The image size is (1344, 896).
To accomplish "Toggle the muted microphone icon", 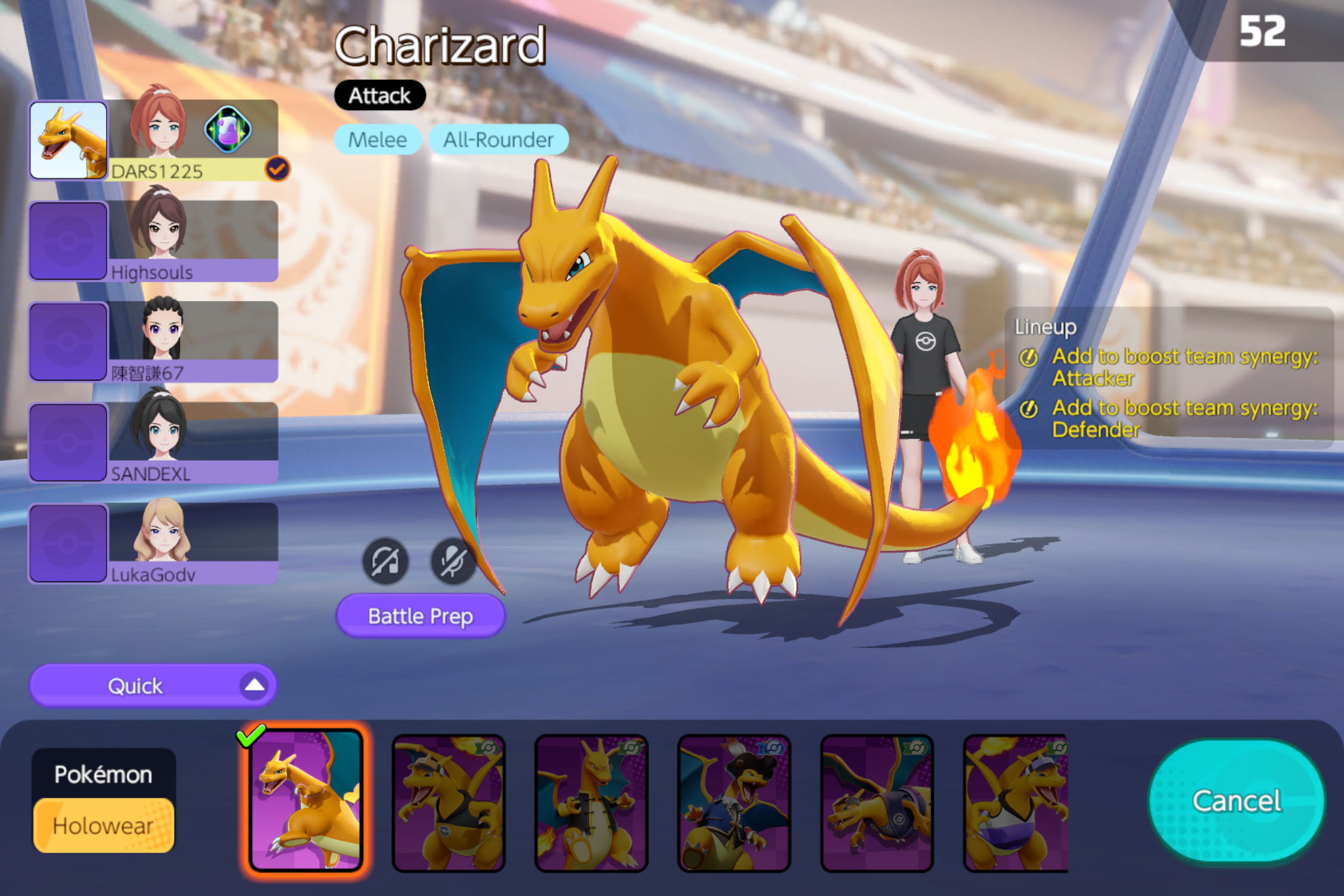I will 453,561.
